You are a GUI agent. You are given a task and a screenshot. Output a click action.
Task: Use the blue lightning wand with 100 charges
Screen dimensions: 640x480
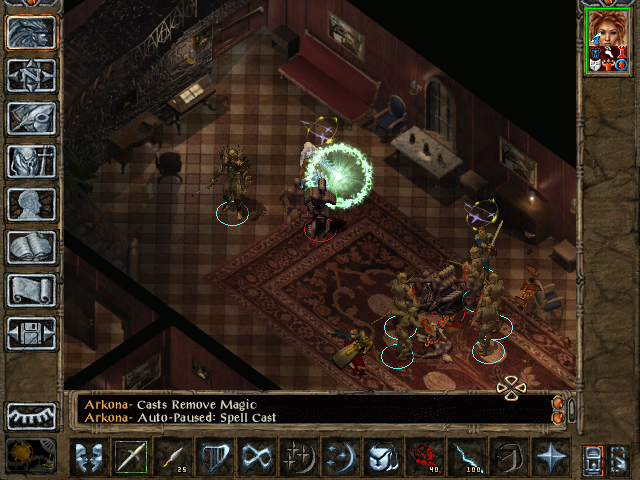tap(467, 457)
